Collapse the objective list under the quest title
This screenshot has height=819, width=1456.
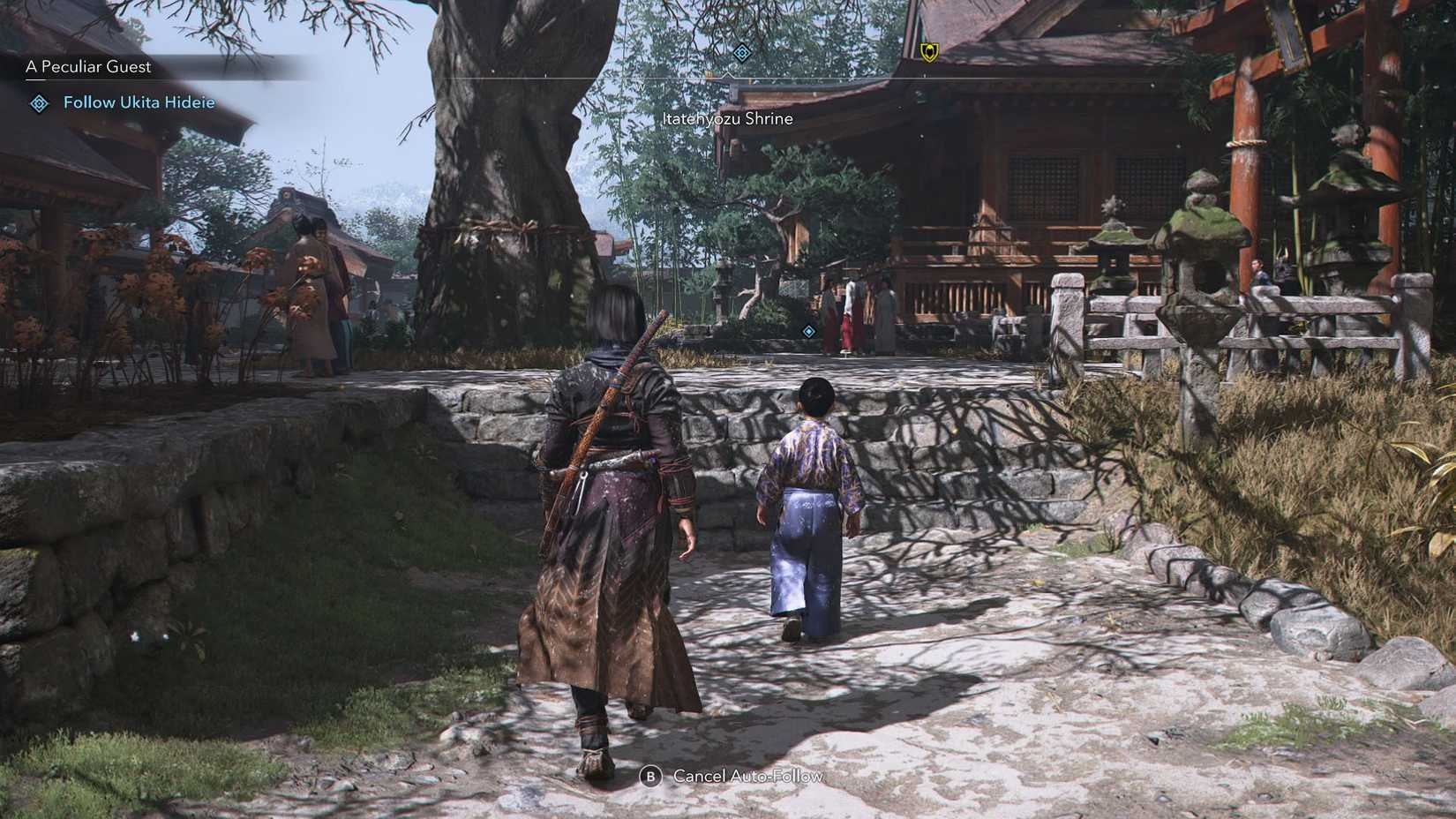[x=88, y=66]
